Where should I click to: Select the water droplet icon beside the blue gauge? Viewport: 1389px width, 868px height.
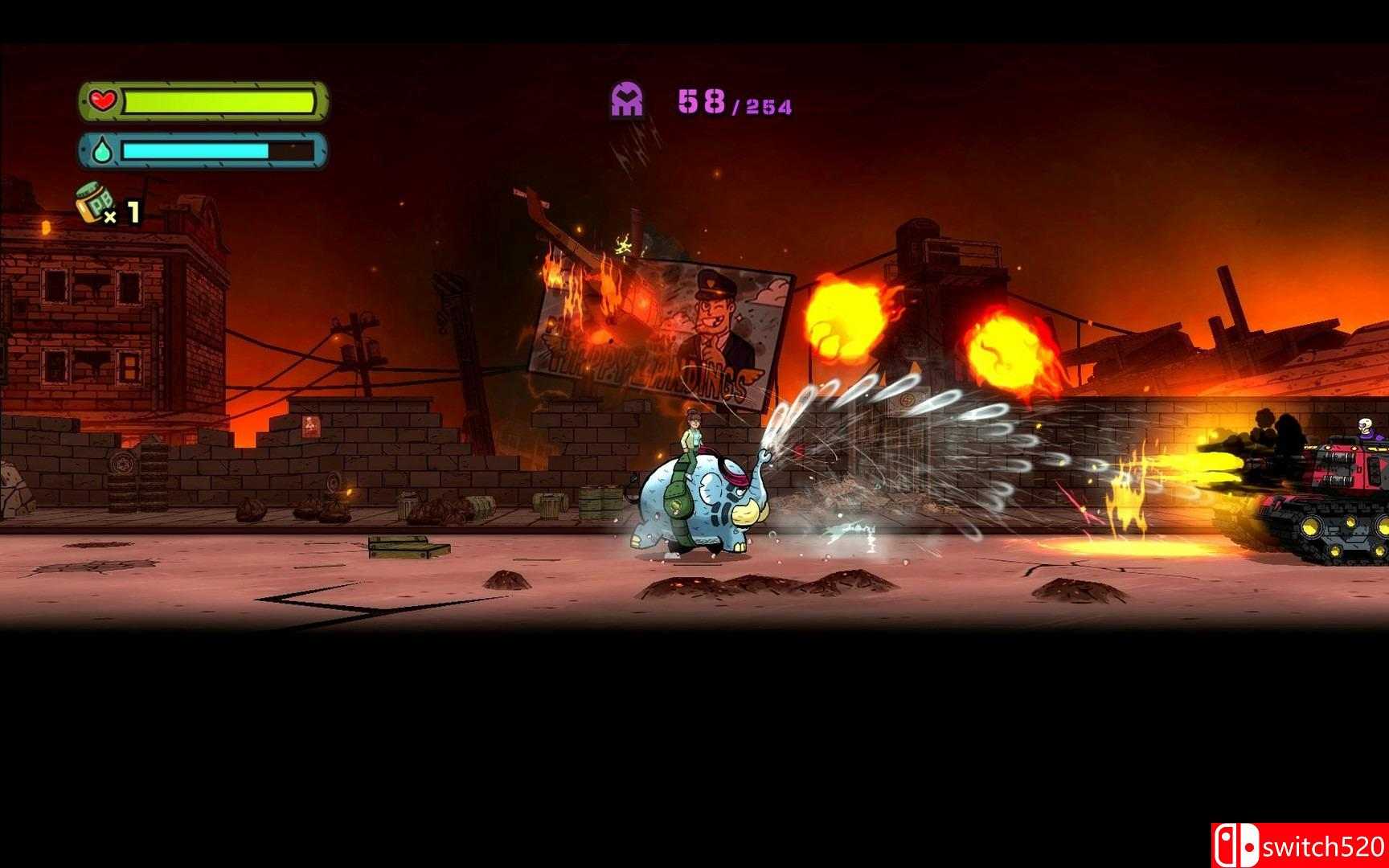[102, 149]
